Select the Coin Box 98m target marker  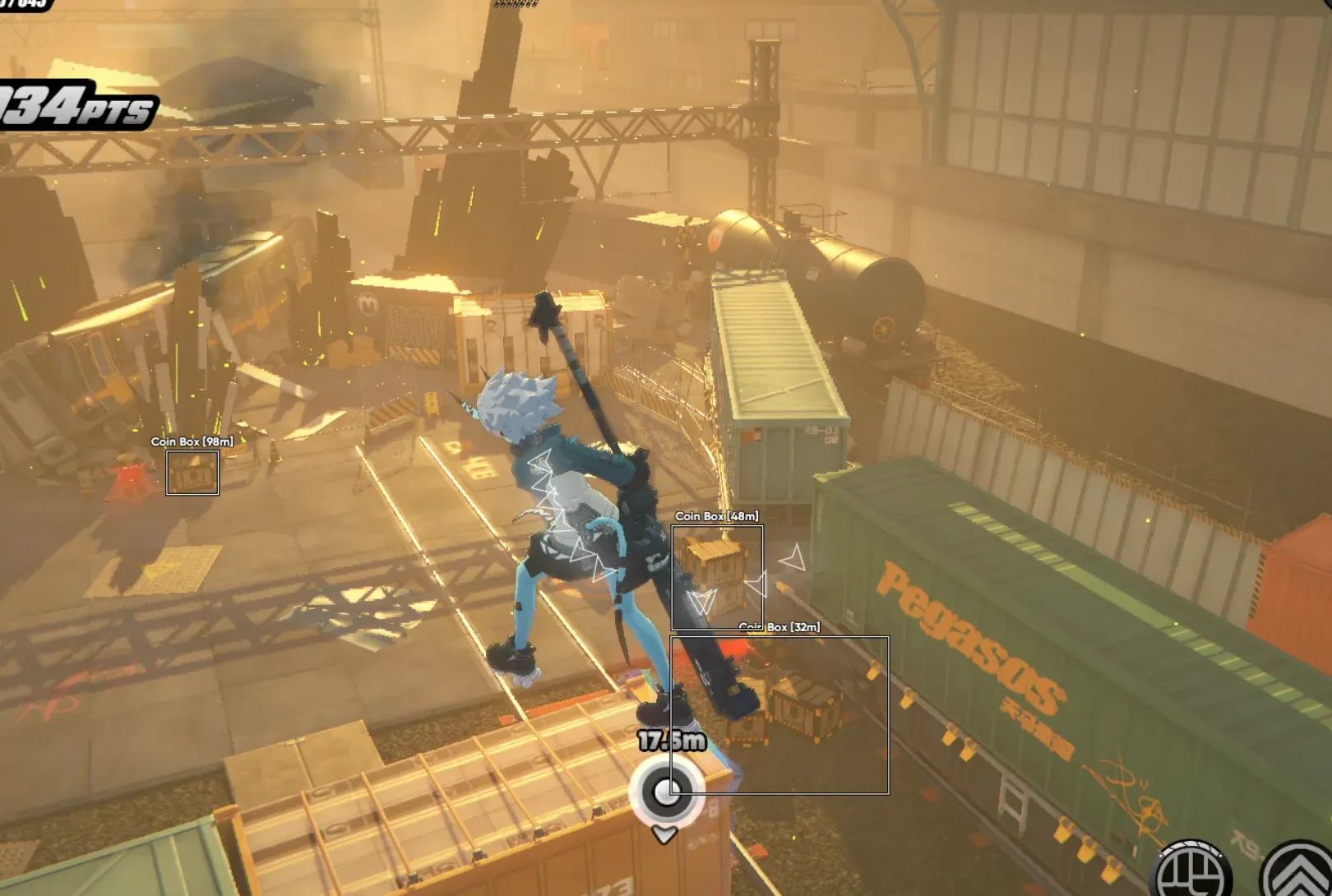coord(192,473)
